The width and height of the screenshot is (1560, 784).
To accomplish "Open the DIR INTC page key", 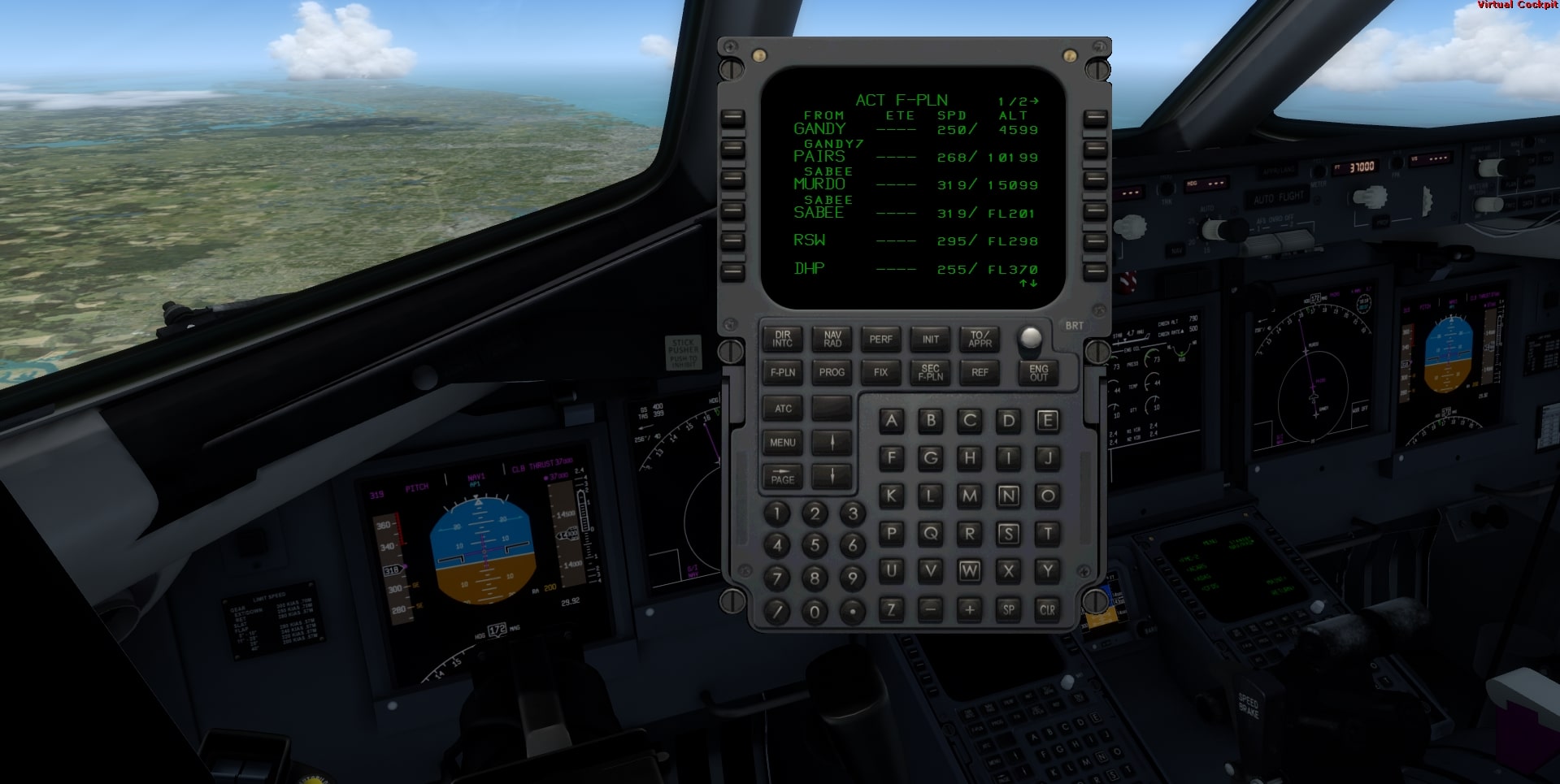I will pos(783,339).
